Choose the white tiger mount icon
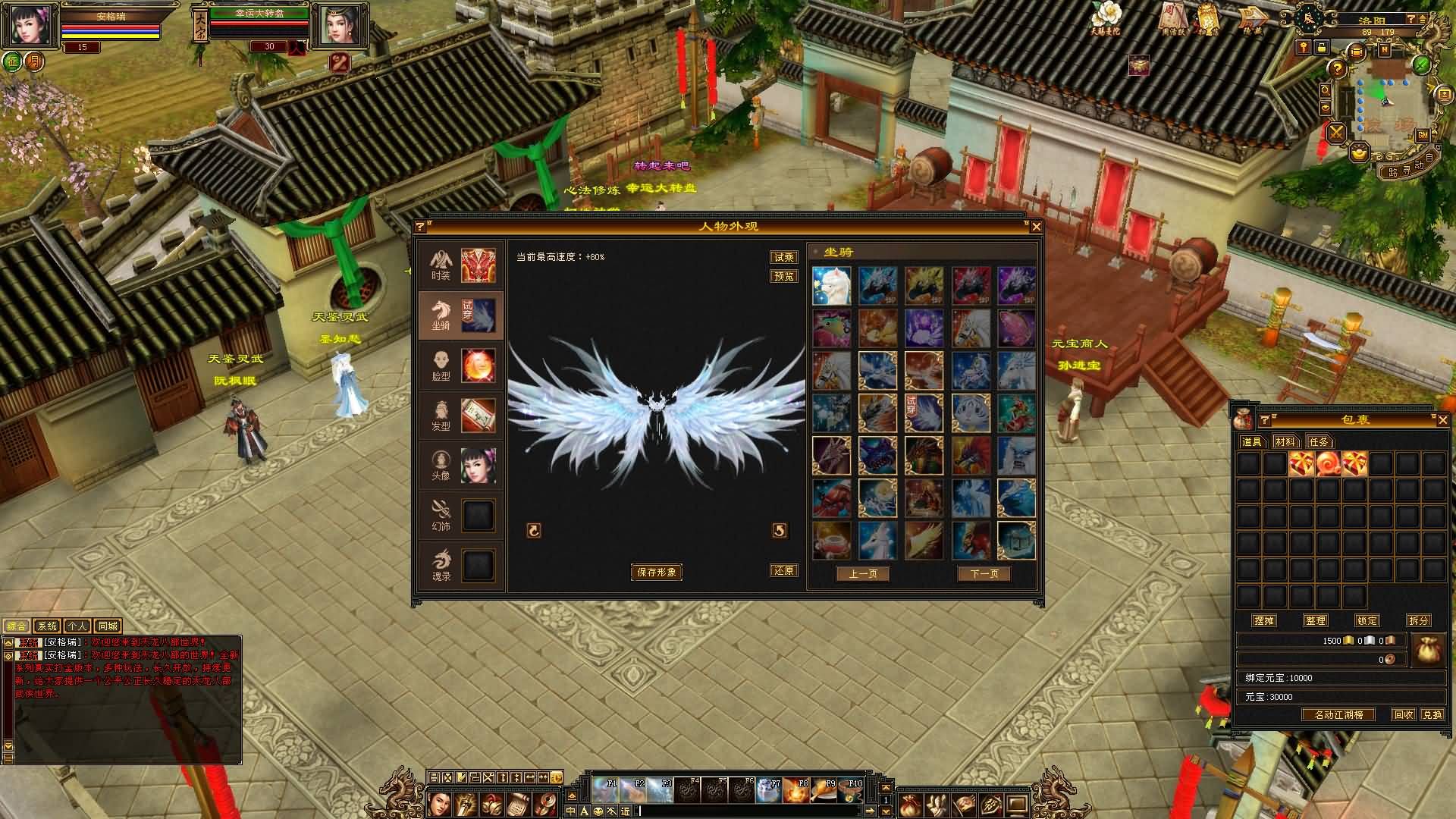Screen dimensions: 1456x819 971,413
